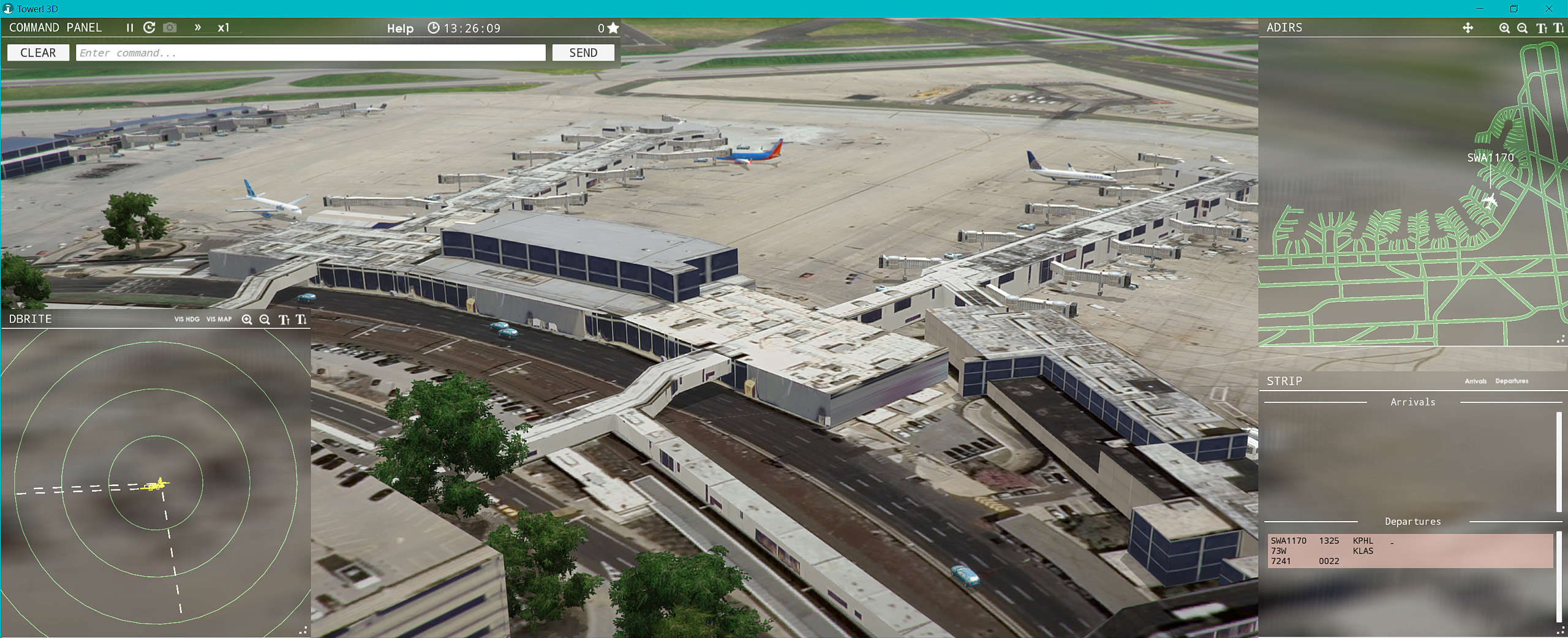The height and width of the screenshot is (638, 1568).
Task: Expand extra commands with the chevron icon
Action: 197,28
